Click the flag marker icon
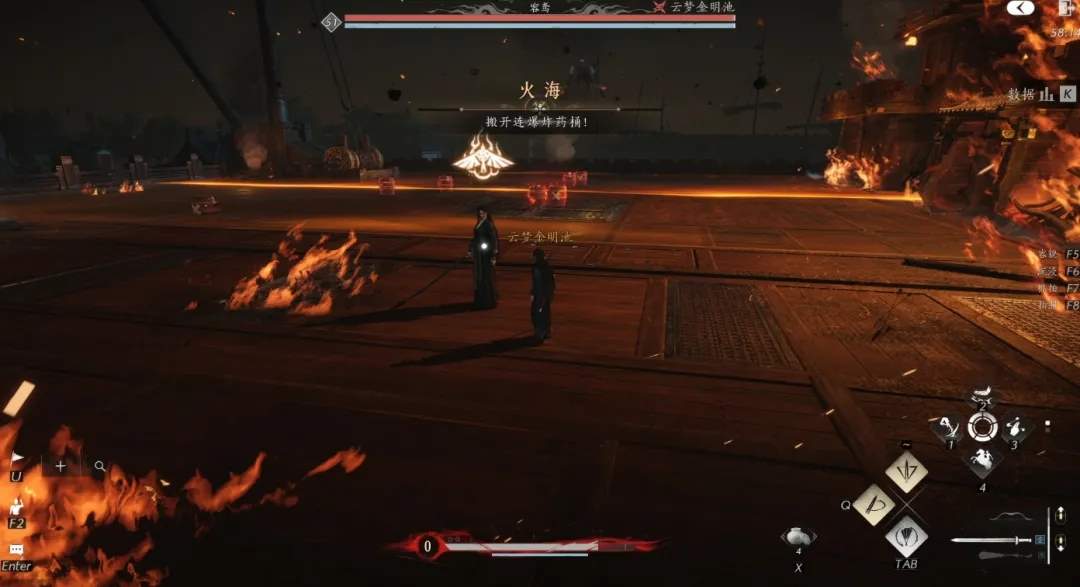The width and height of the screenshot is (1080, 587). [17, 457]
